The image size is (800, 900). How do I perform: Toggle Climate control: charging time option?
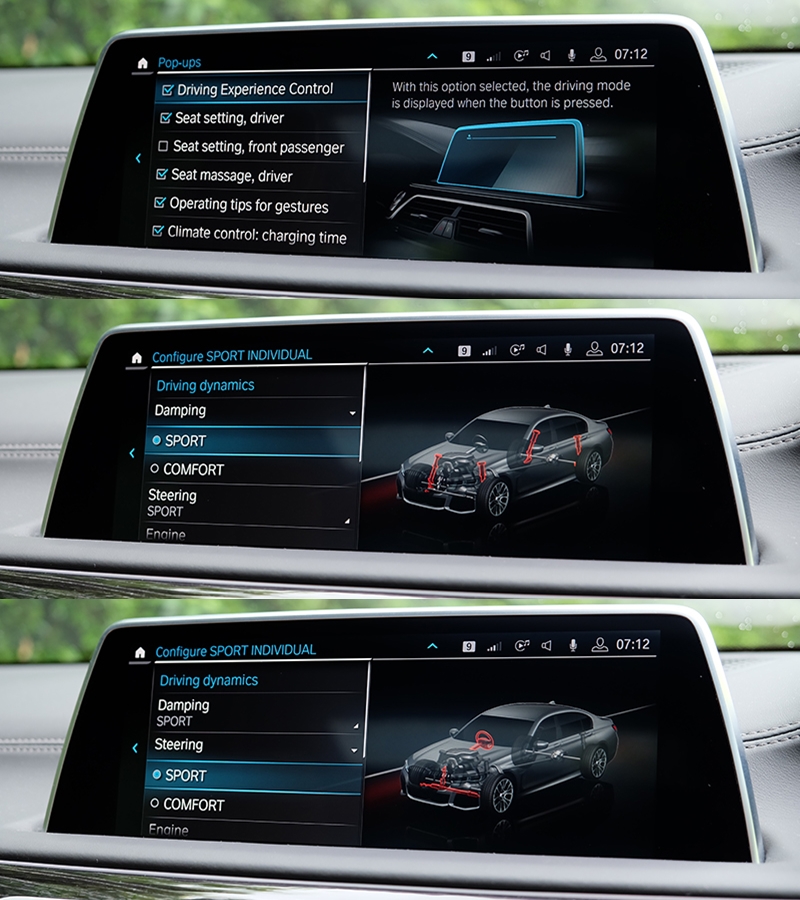158,233
